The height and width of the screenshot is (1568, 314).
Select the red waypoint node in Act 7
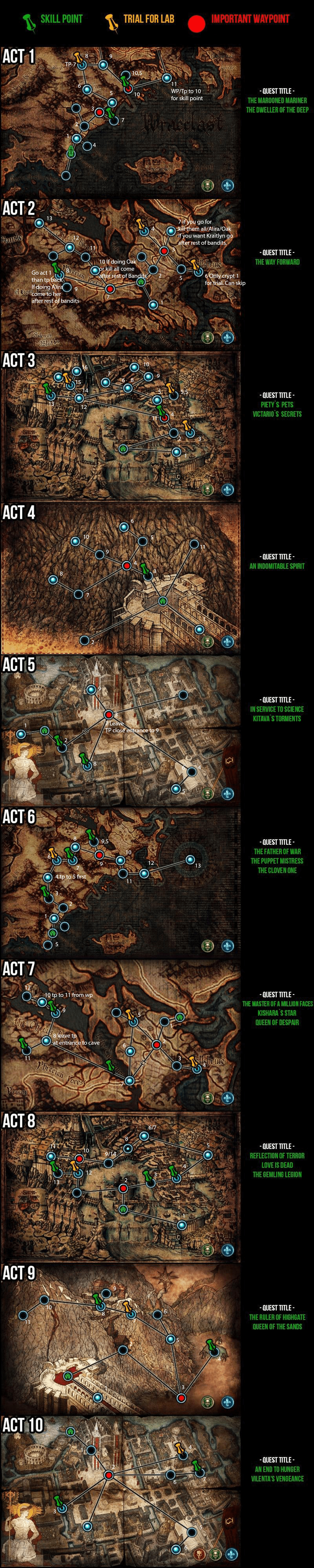tap(156, 1044)
